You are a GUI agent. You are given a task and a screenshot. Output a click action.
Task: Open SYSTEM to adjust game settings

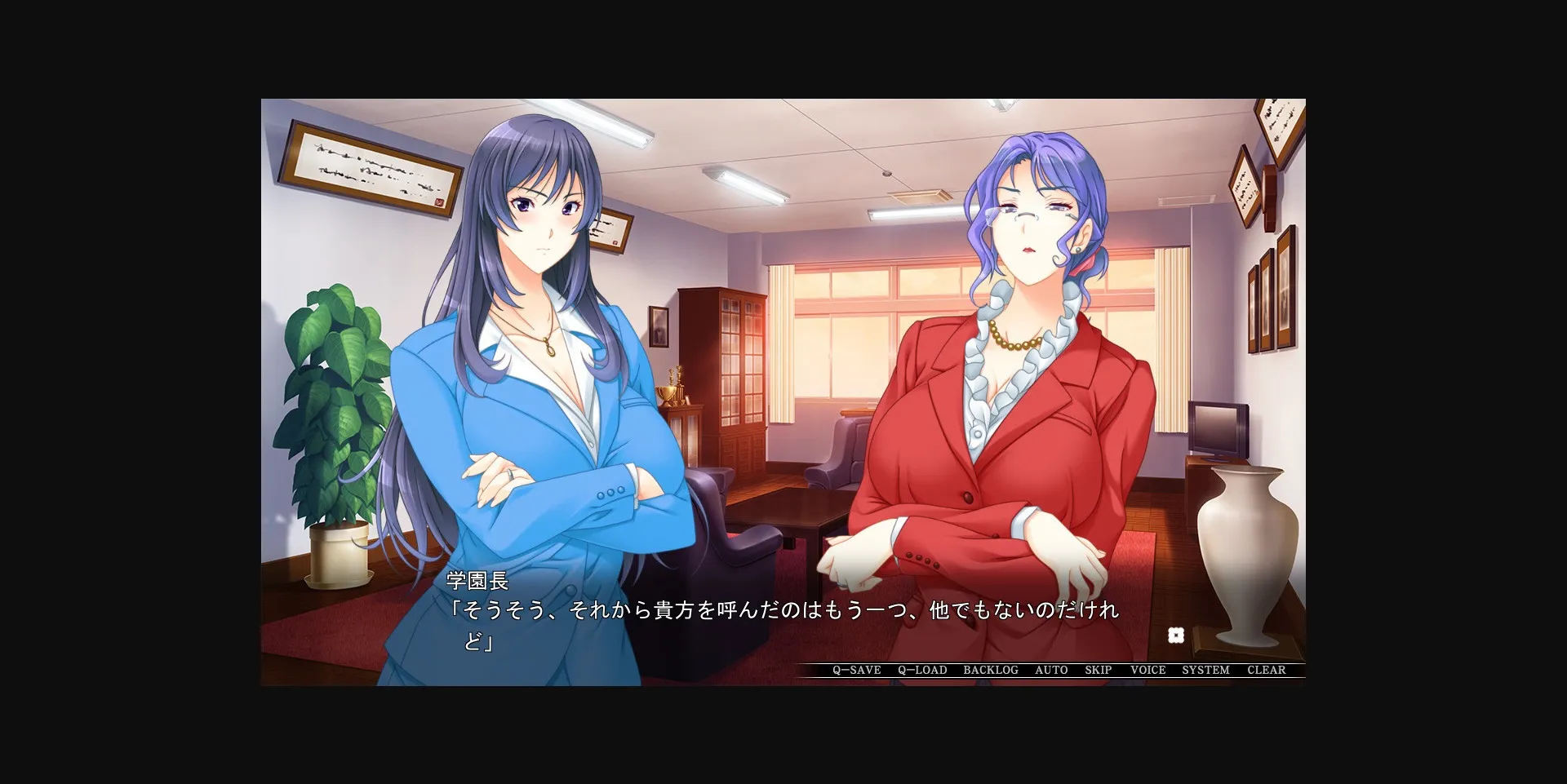click(1206, 670)
